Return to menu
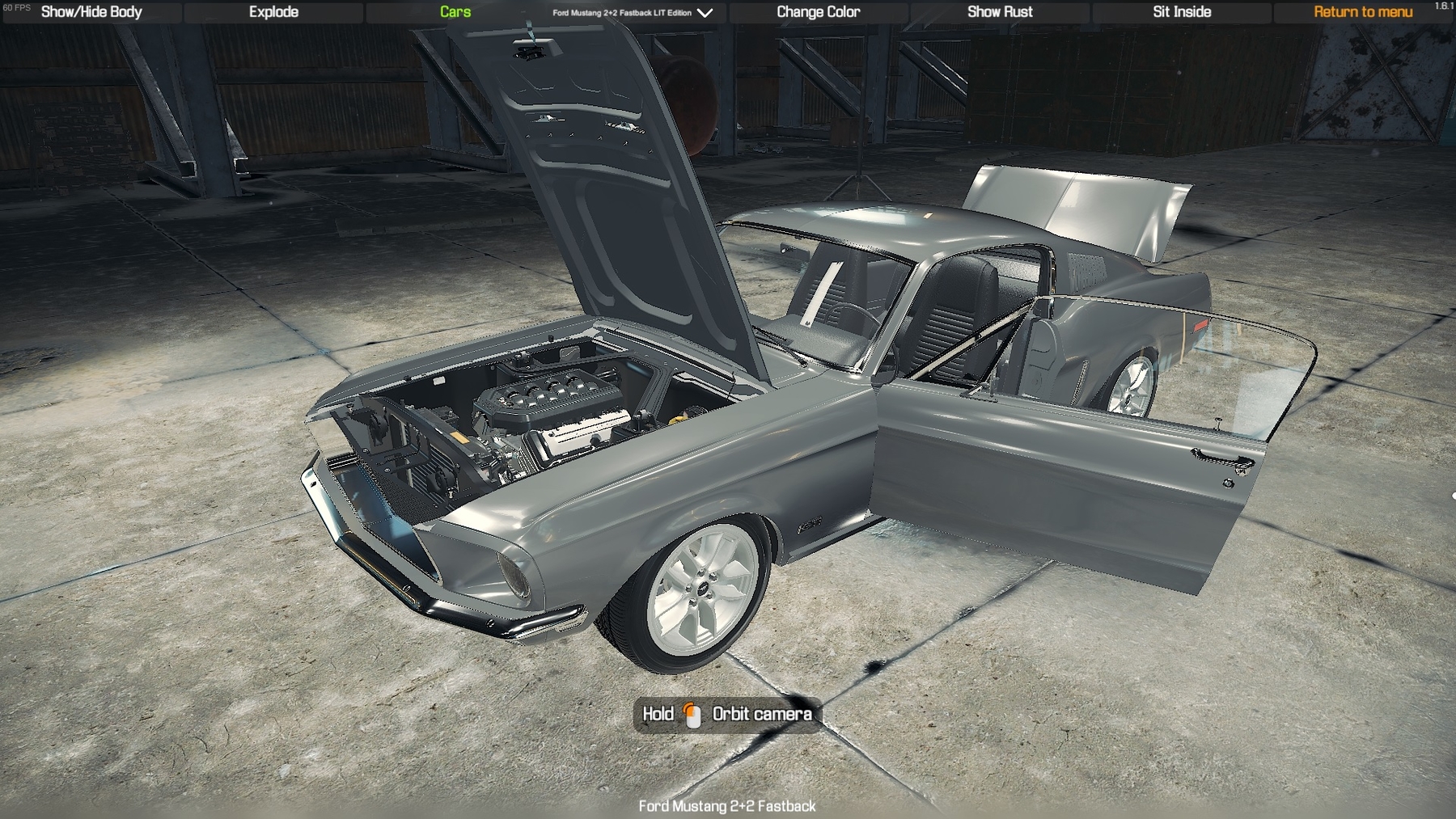Image resolution: width=1456 pixels, height=819 pixels. [1362, 12]
